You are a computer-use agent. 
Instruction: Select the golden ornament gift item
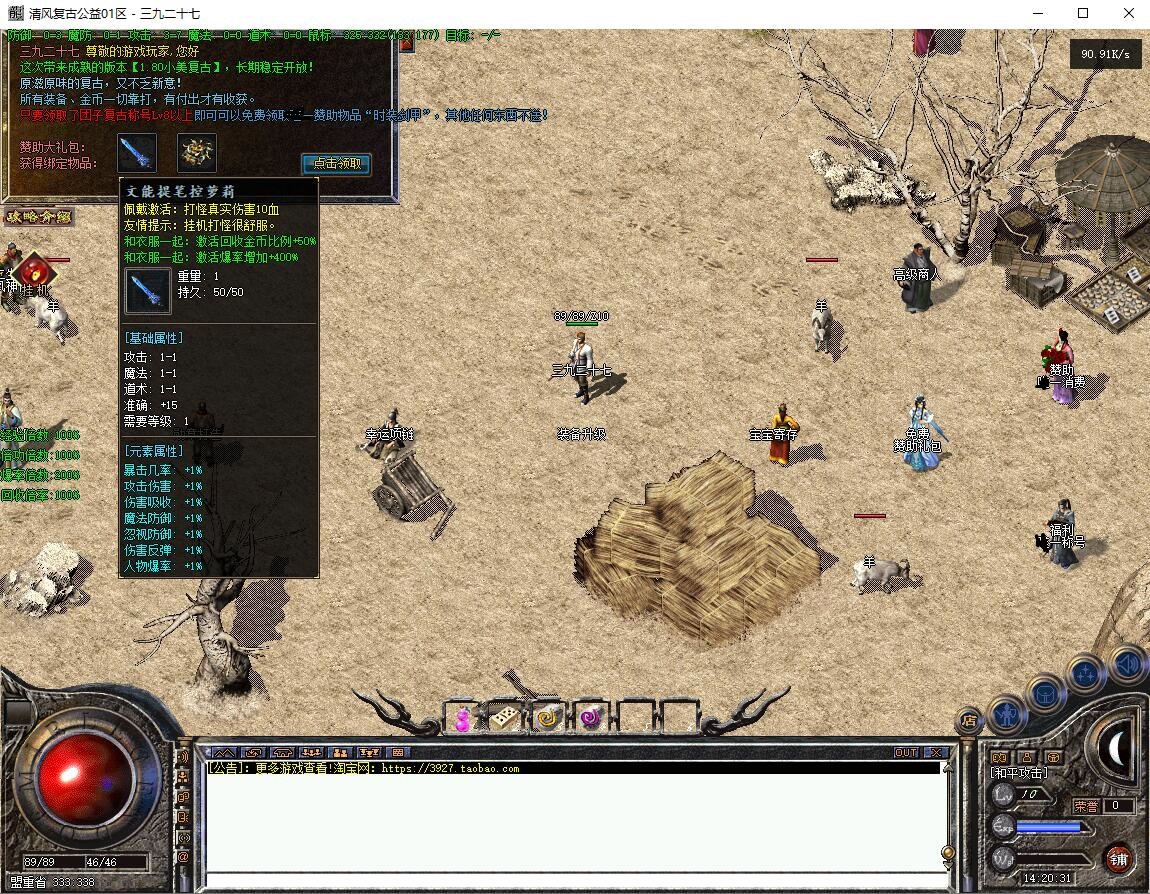click(197, 153)
